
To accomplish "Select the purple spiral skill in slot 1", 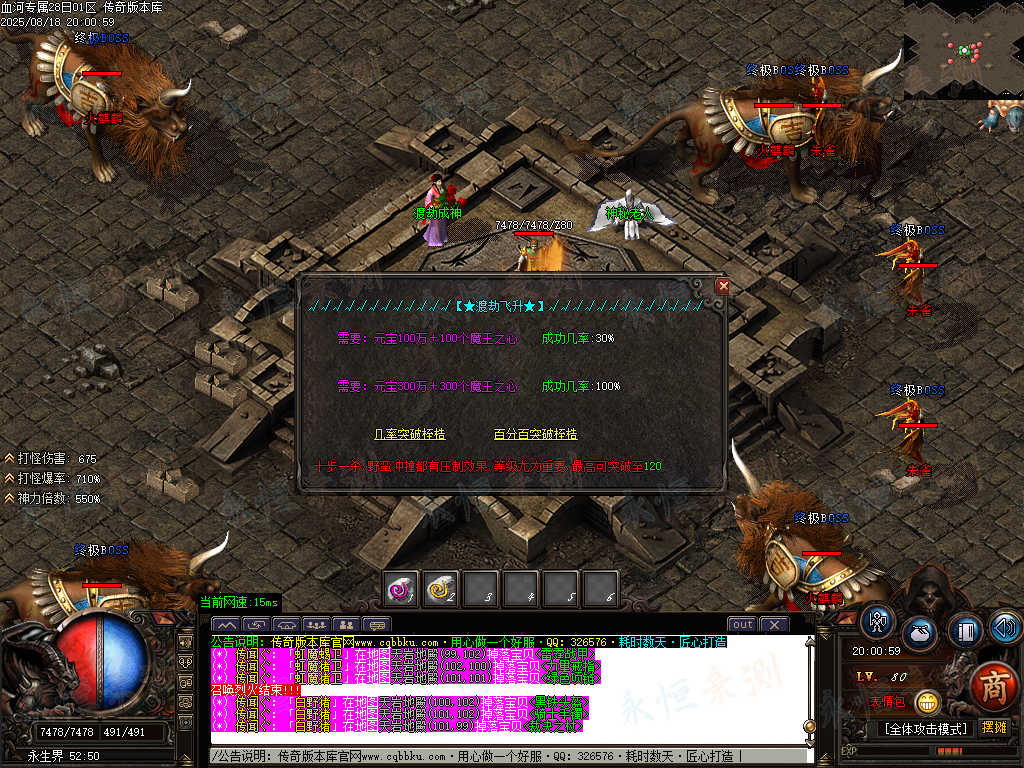I will point(402,590).
